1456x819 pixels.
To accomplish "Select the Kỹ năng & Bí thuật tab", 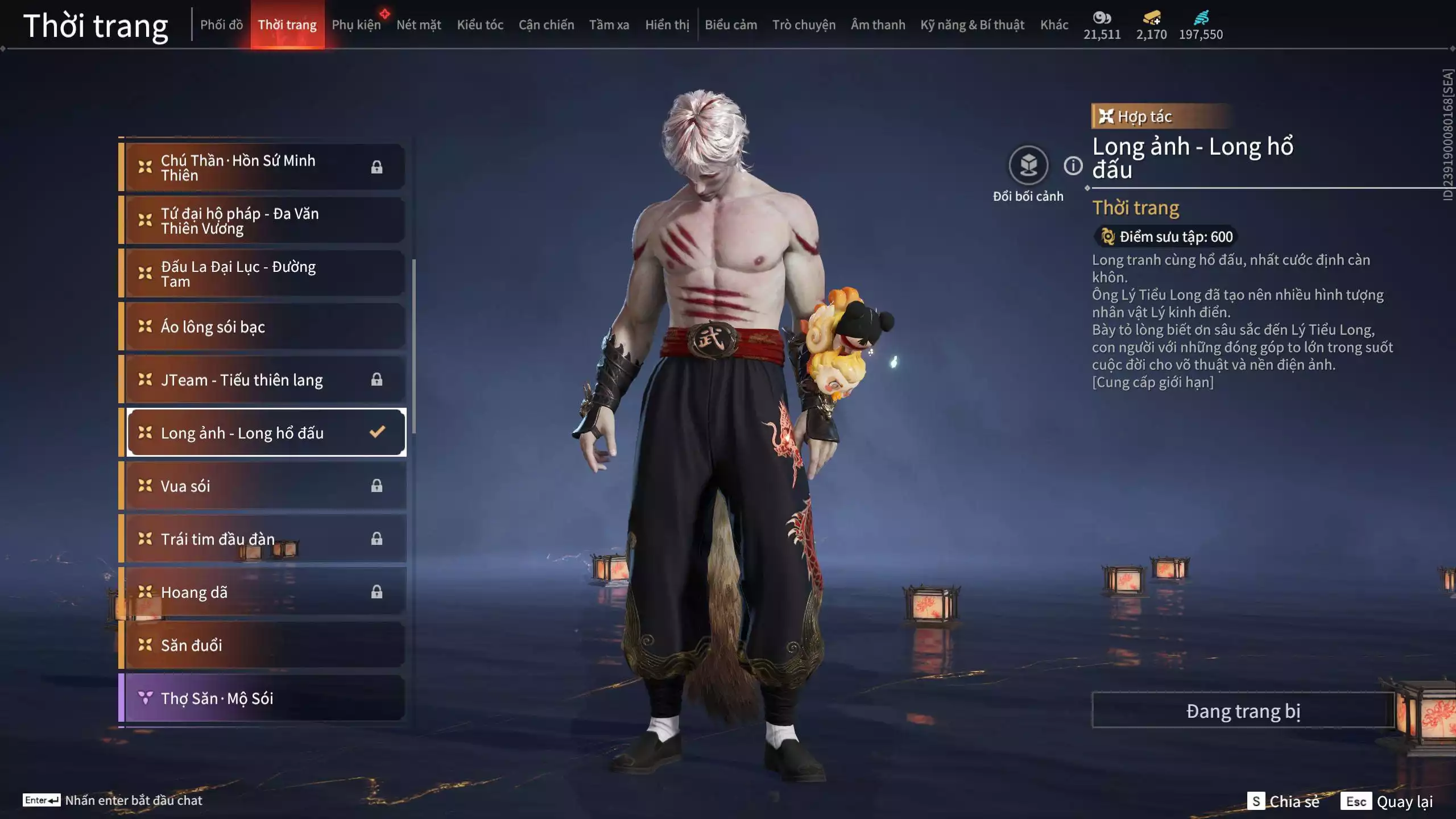I will (x=972, y=25).
